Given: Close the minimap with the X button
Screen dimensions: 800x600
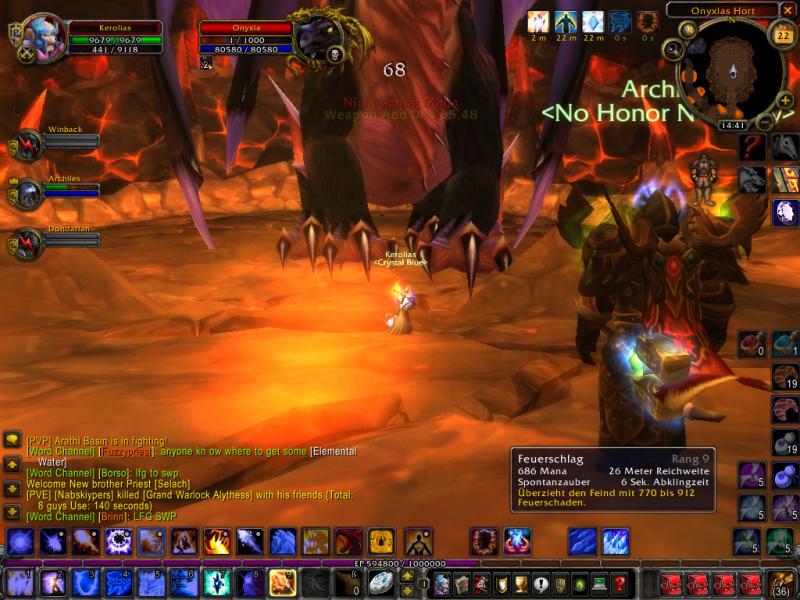Looking at the screenshot, I should click(x=788, y=10).
